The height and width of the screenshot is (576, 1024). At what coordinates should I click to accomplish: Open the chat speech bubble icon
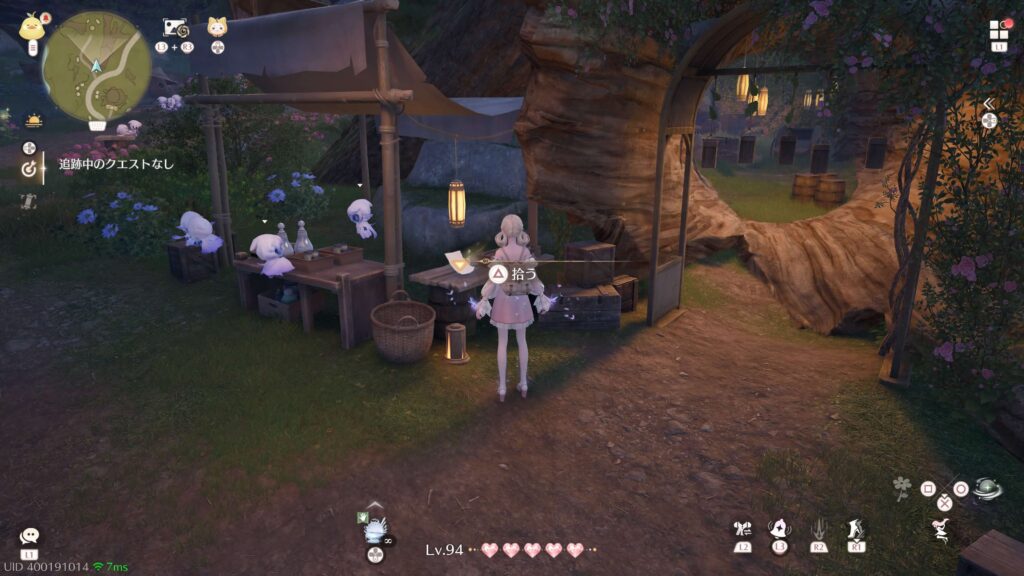pos(29,537)
